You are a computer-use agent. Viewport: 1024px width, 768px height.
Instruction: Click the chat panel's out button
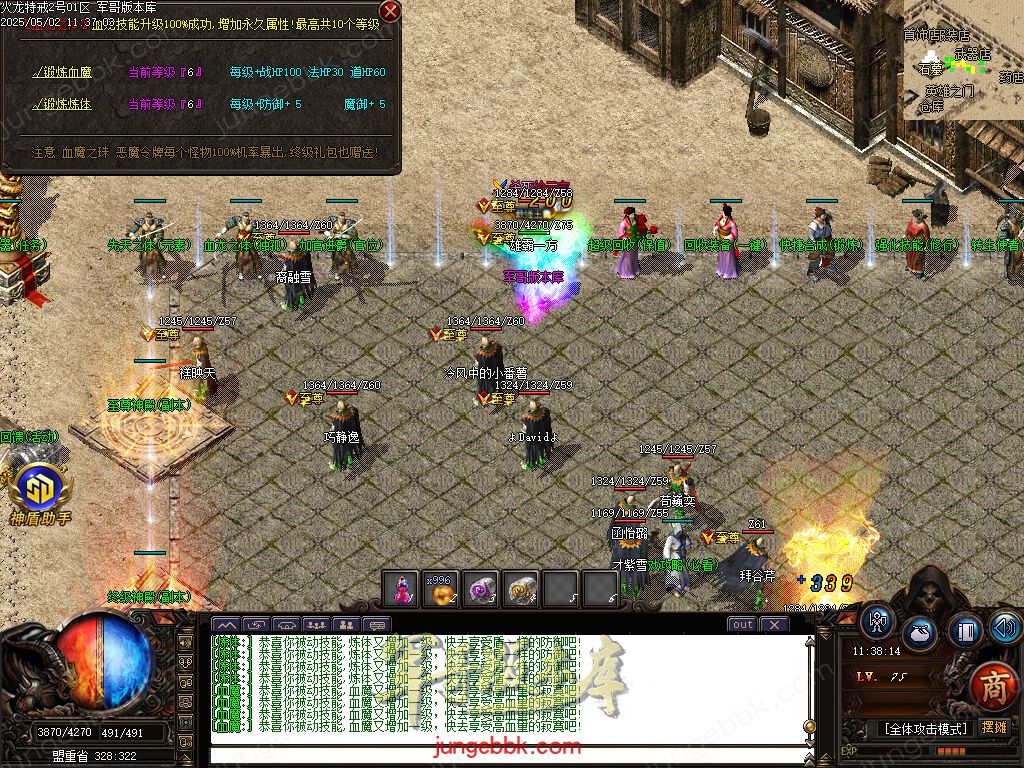pyautogui.click(x=742, y=625)
